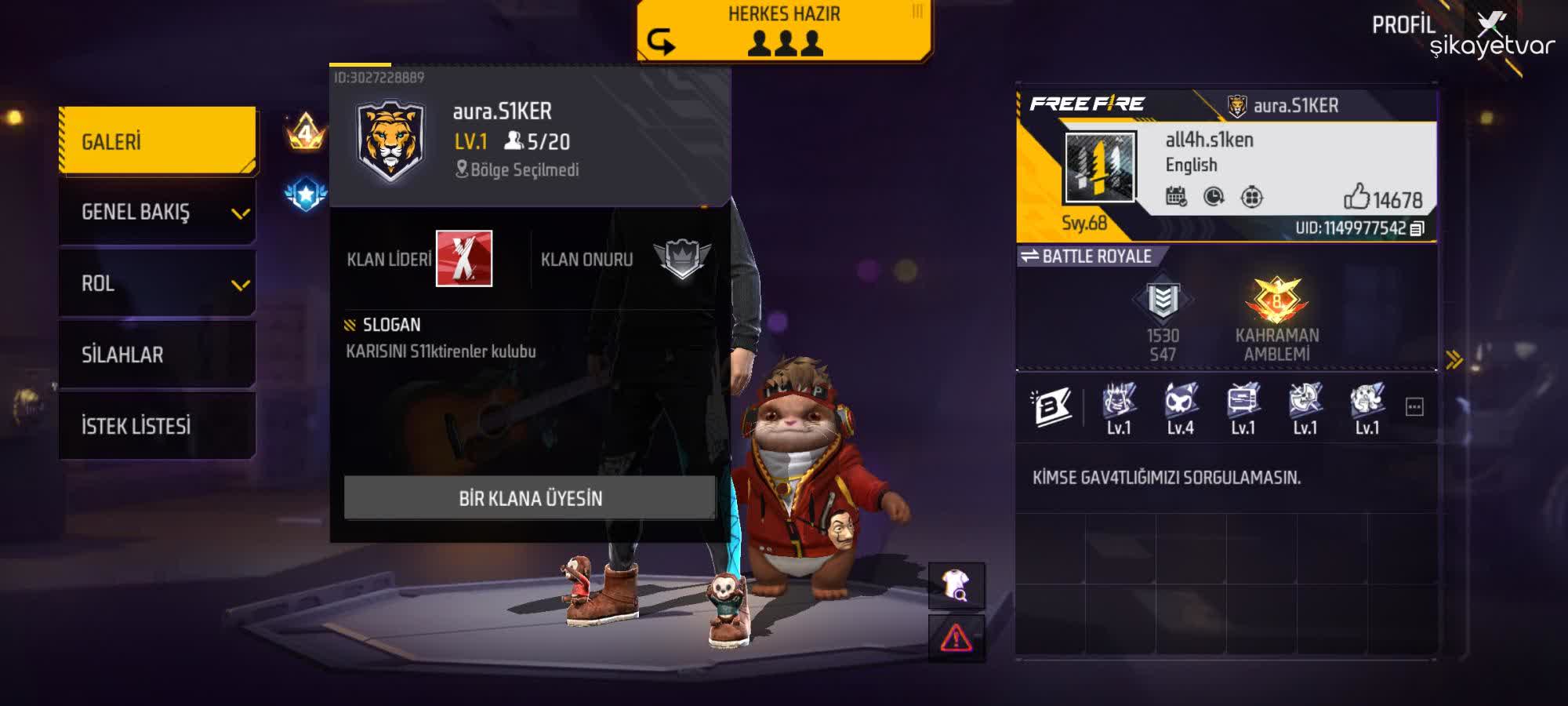
Task: Click the yellow return arrow in HERKES HAZIR
Action: coord(661,41)
